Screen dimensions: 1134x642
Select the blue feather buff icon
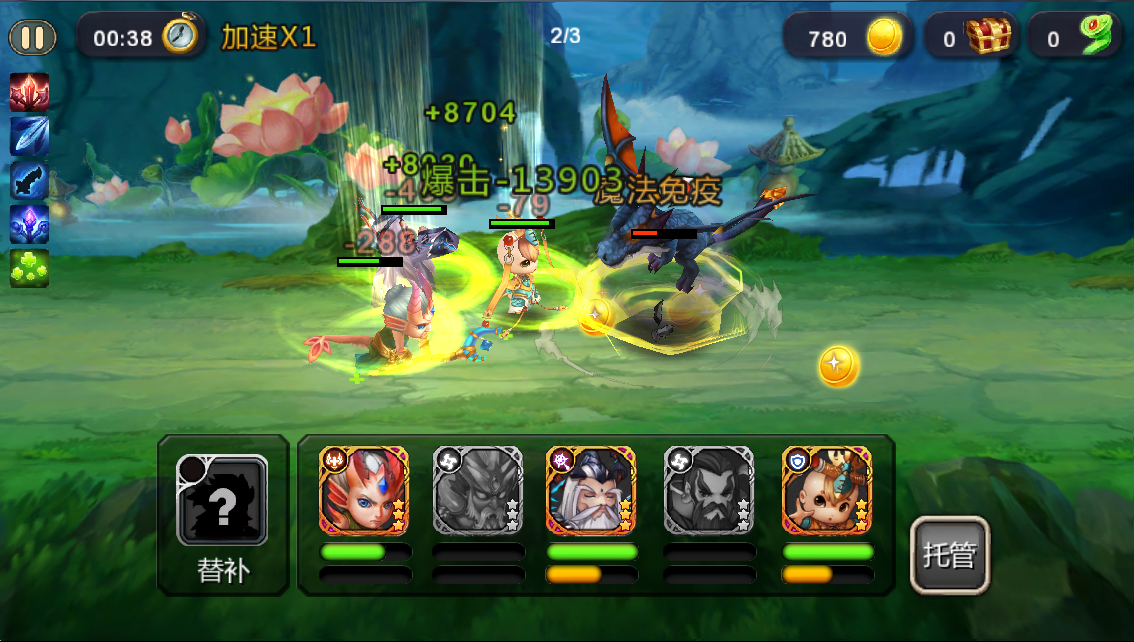(29, 136)
